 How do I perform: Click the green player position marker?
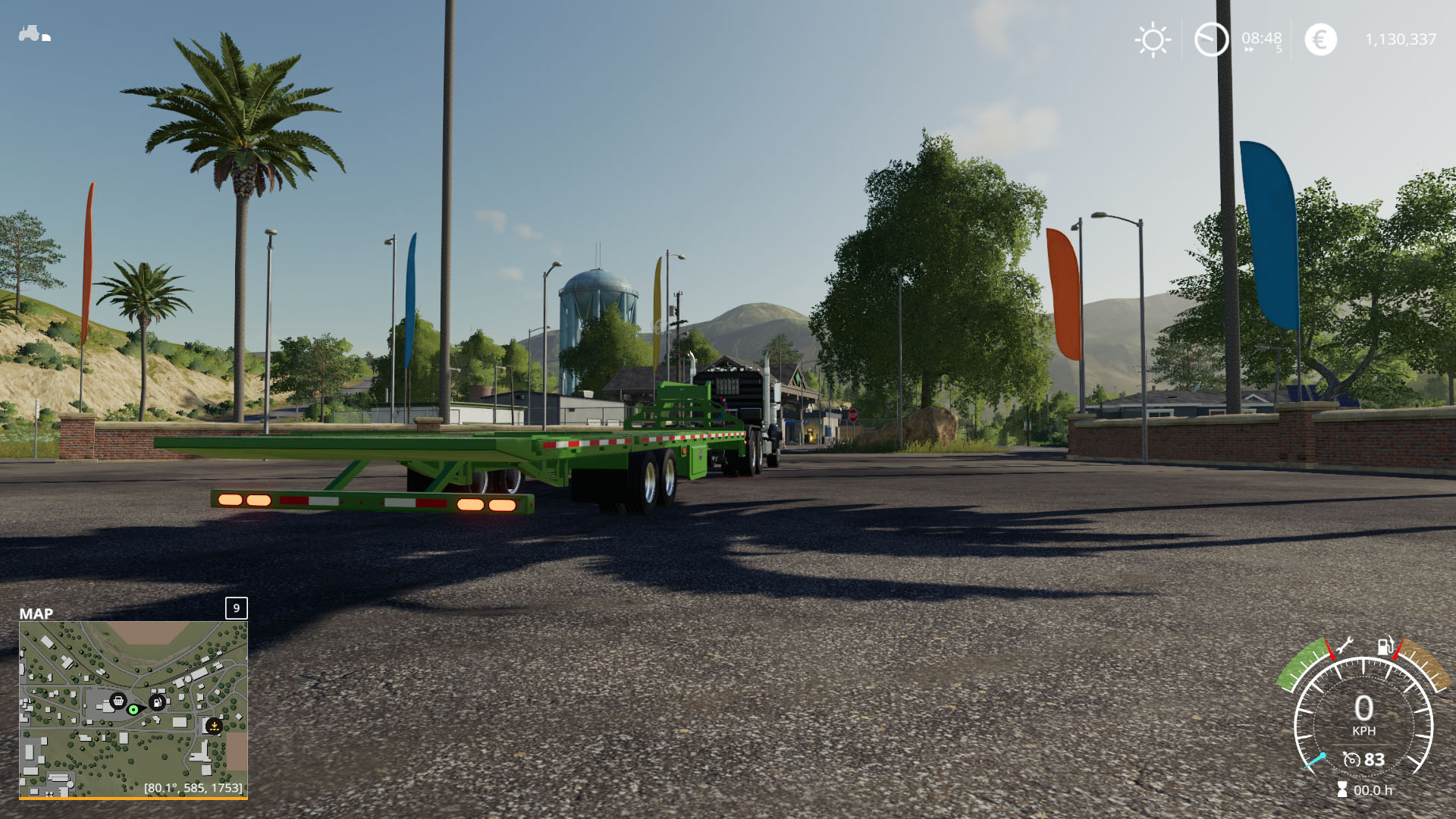point(133,710)
